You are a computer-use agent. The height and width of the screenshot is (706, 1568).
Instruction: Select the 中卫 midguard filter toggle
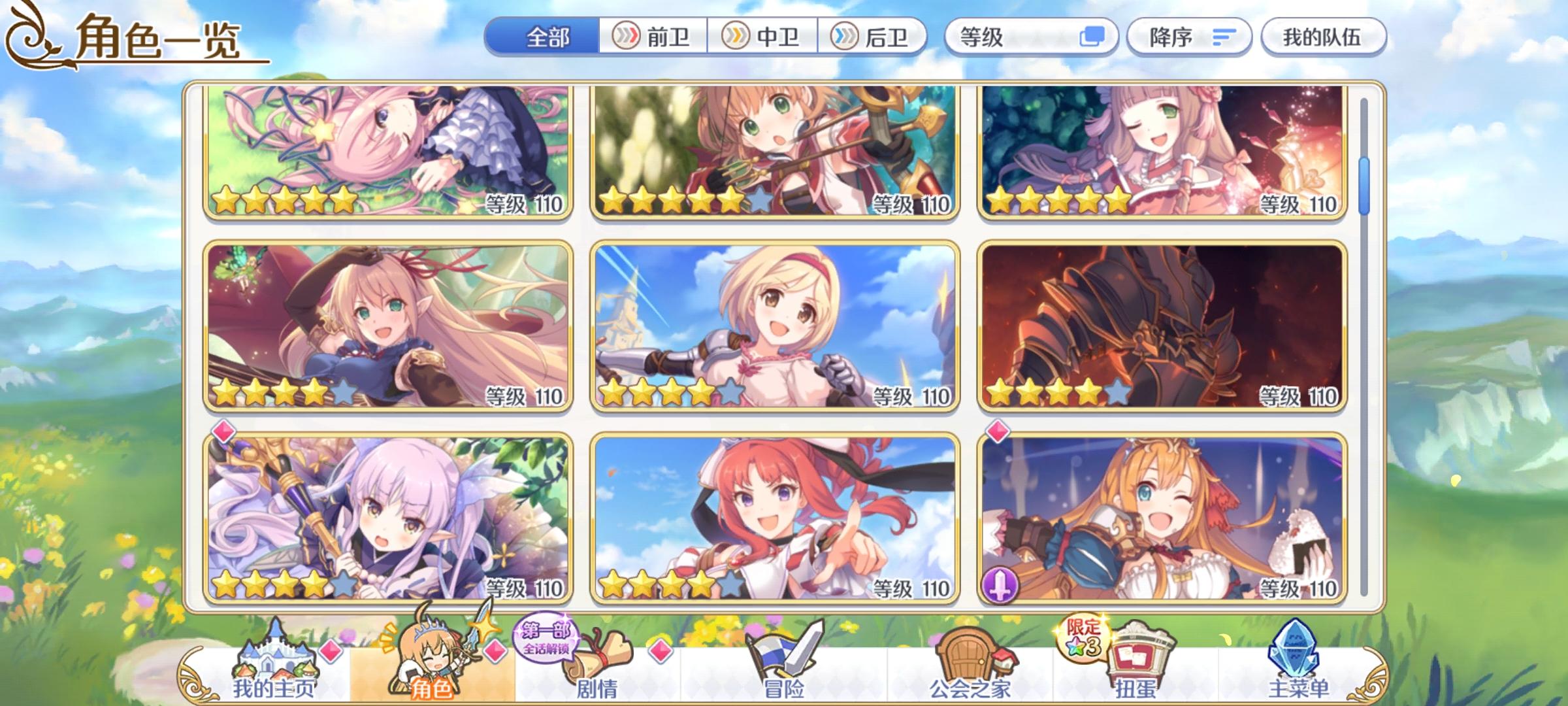[764, 37]
